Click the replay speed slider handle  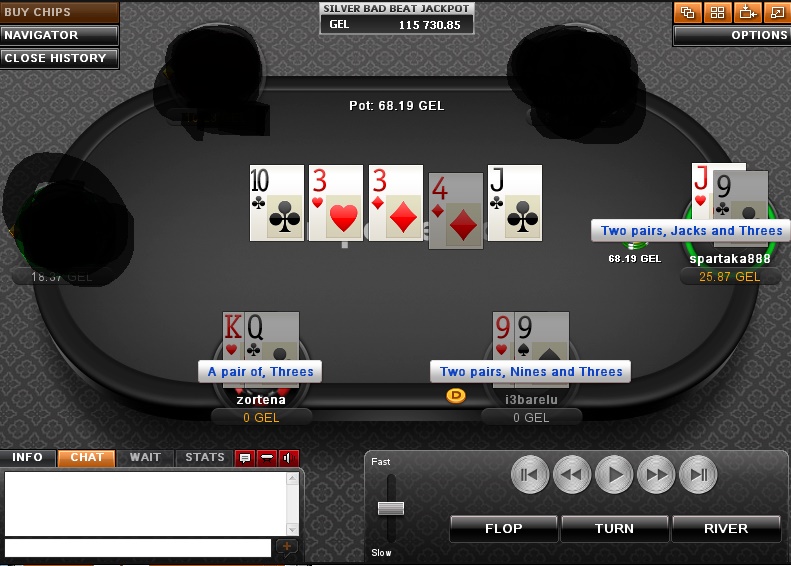[x=391, y=508]
